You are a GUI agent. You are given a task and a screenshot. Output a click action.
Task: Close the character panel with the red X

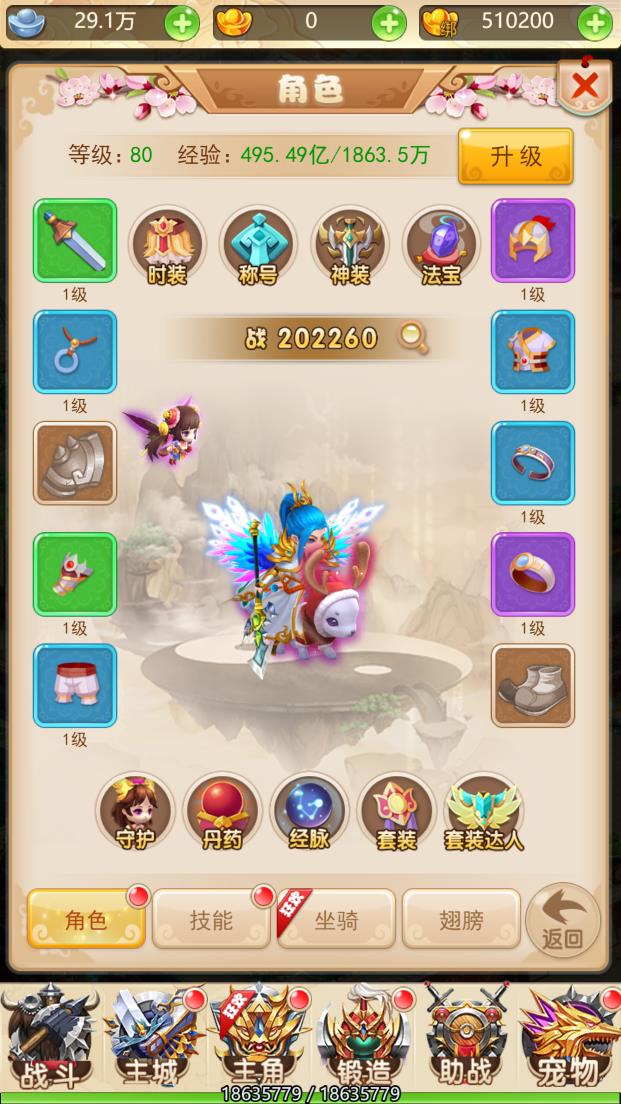(584, 88)
